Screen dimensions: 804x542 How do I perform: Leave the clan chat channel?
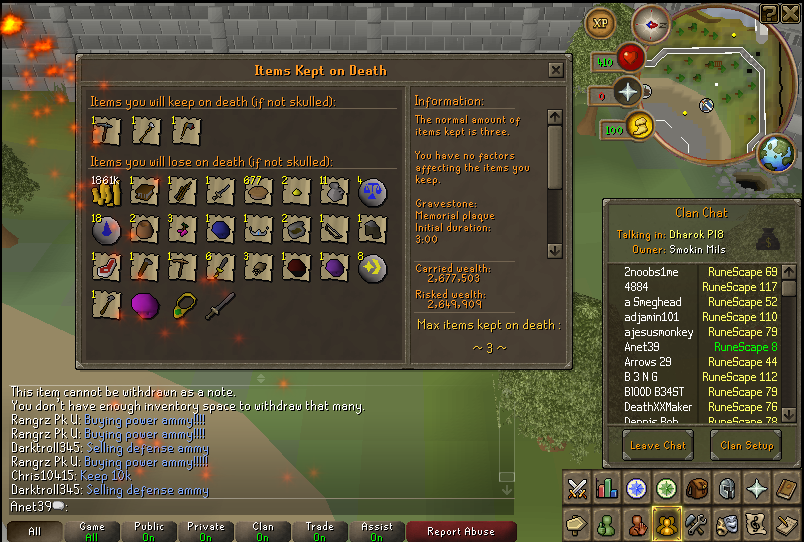click(658, 445)
